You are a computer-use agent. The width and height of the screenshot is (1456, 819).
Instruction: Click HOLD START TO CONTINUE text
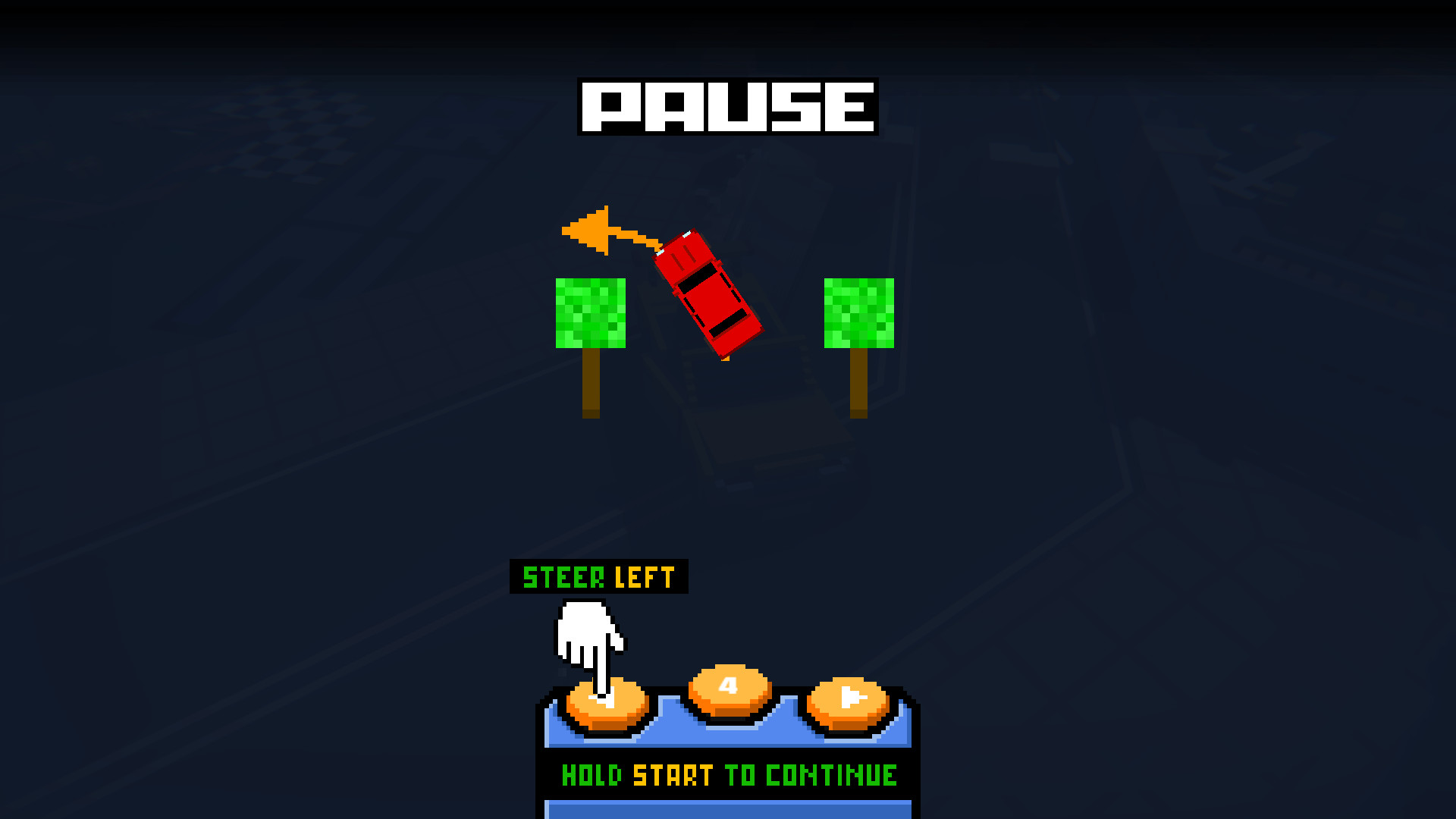tap(726, 775)
